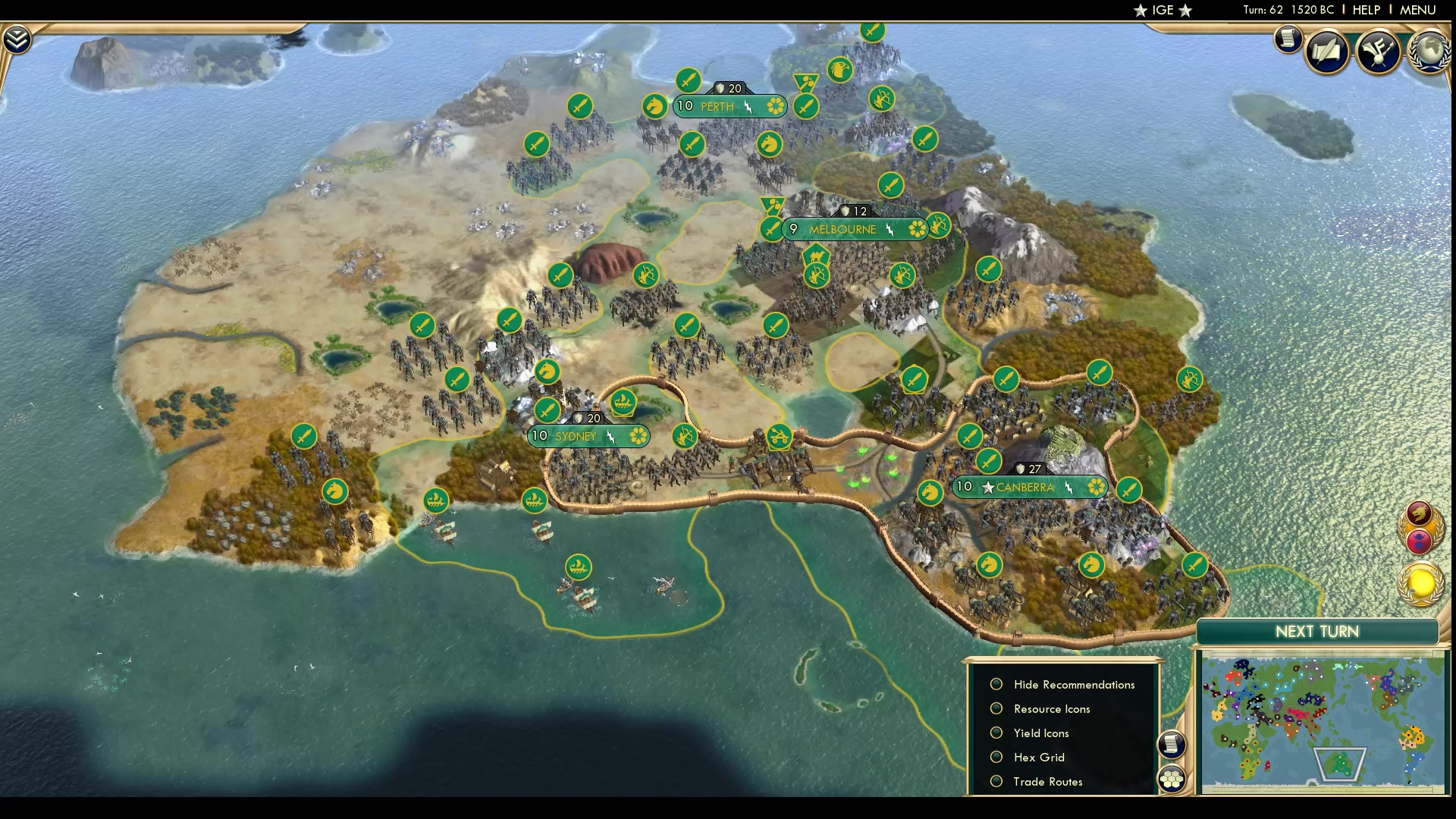
Task: Enable the Hex Grid option
Action: pyautogui.click(x=996, y=757)
